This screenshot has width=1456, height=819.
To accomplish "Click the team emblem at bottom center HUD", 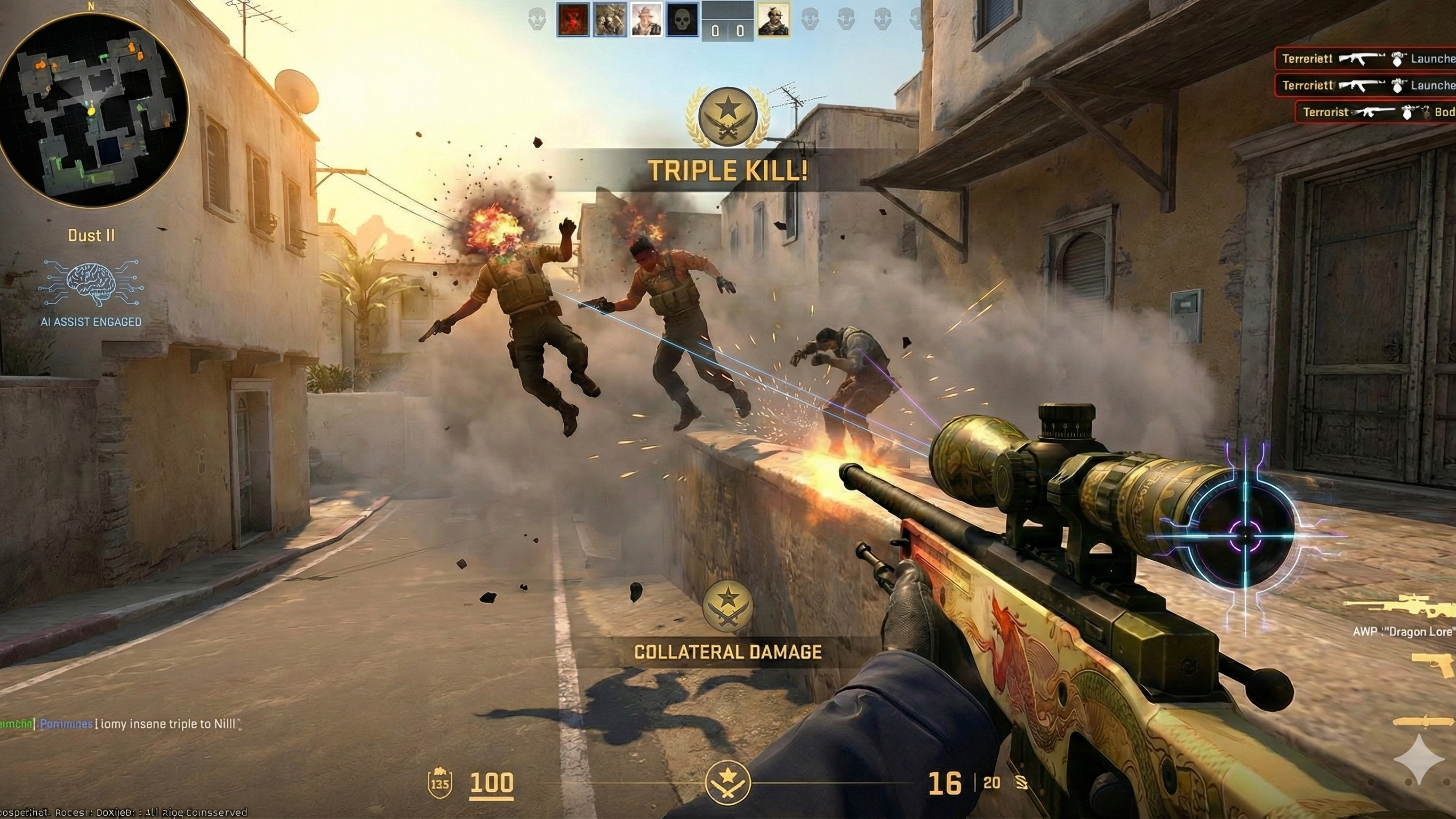I will coord(728,783).
